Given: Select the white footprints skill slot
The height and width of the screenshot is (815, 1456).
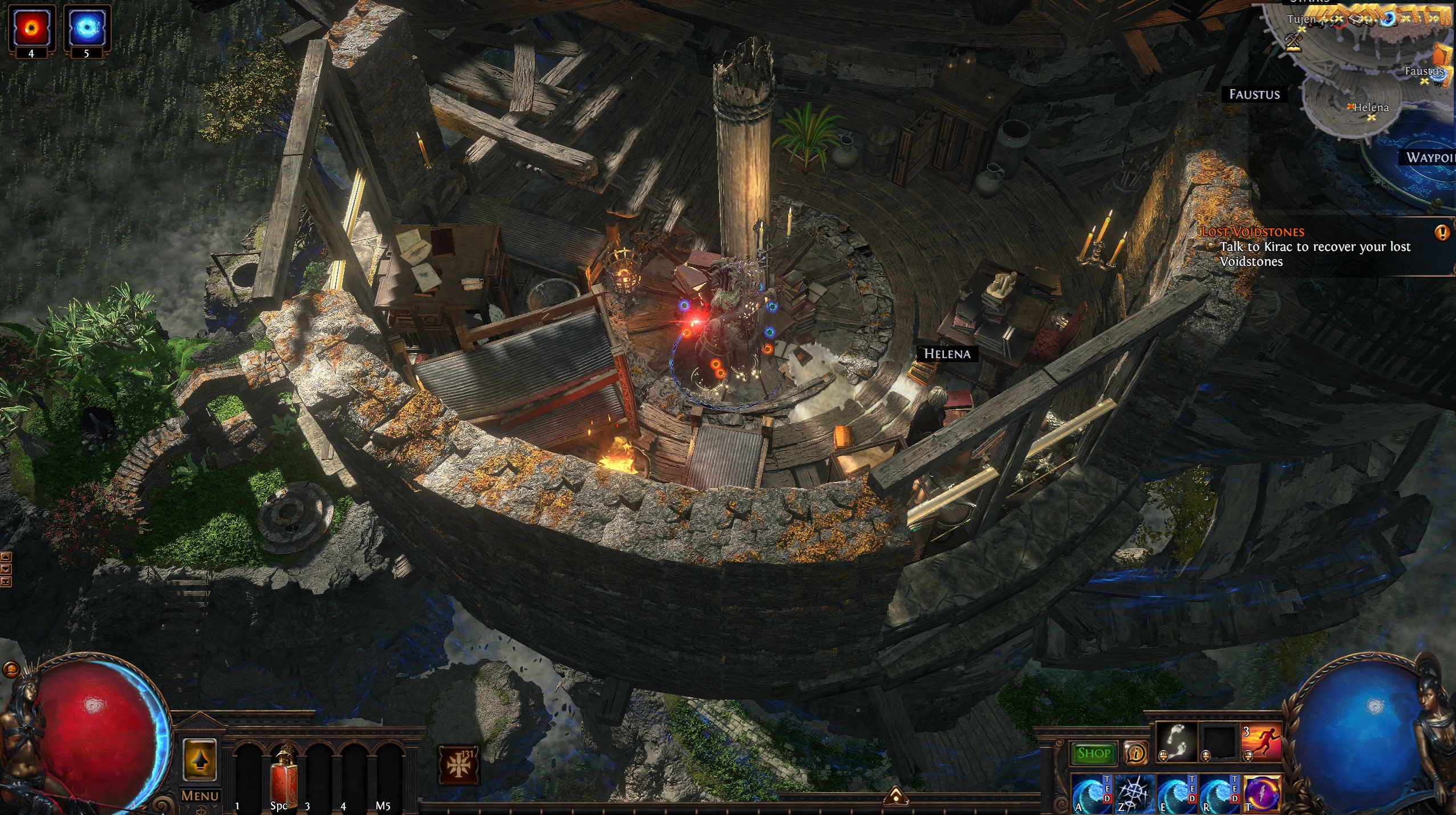Looking at the screenshot, I should point(1175,741).
